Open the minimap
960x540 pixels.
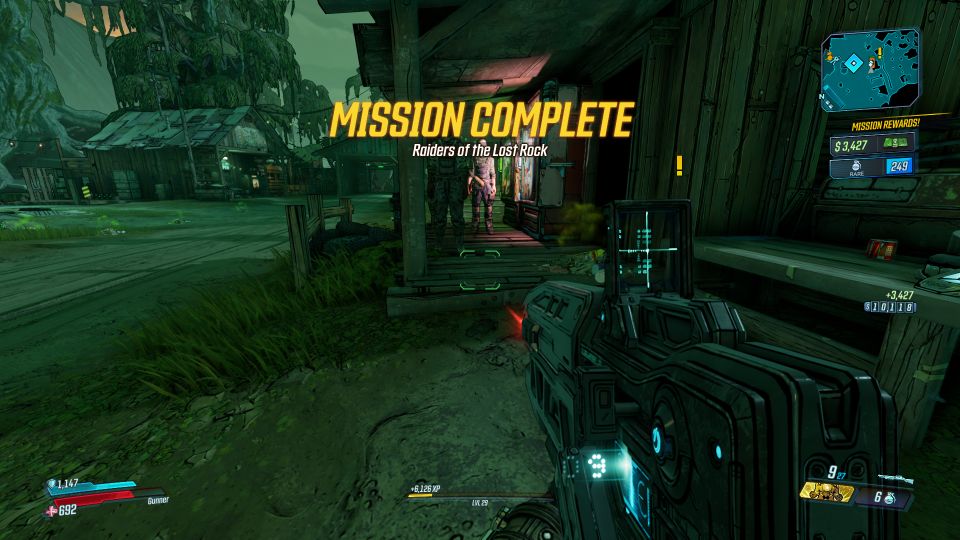pyautogui.click(x=867, y=70)
